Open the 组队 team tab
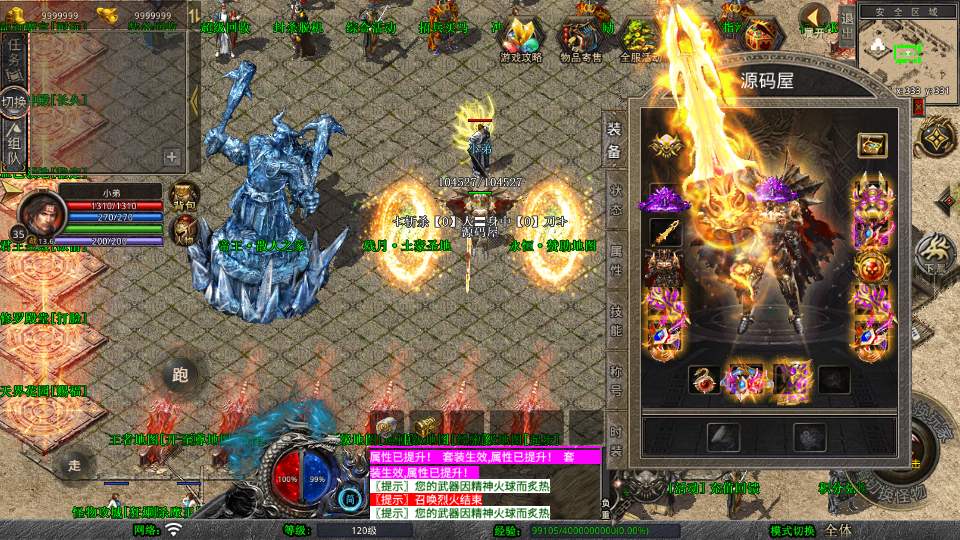This screenshot has height=540, width=960. 15,145
